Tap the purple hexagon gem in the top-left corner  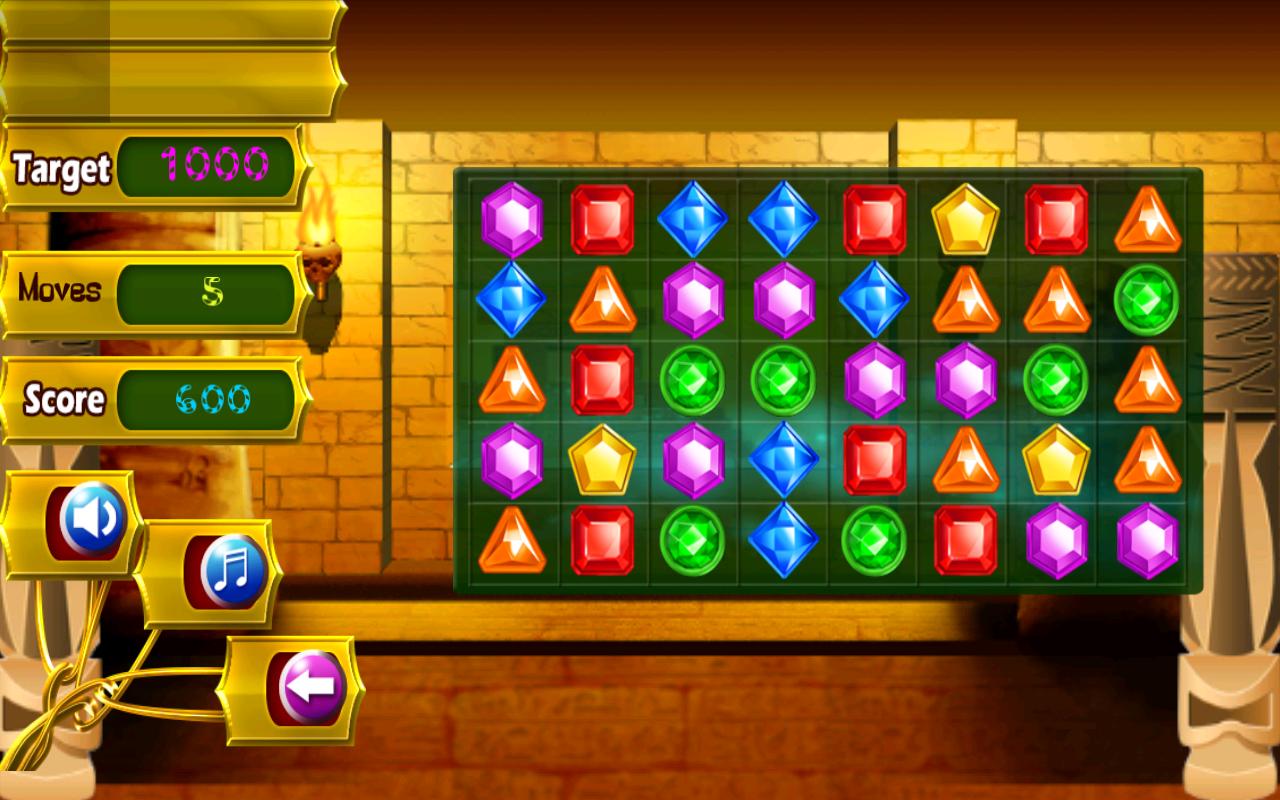(510, 222)
